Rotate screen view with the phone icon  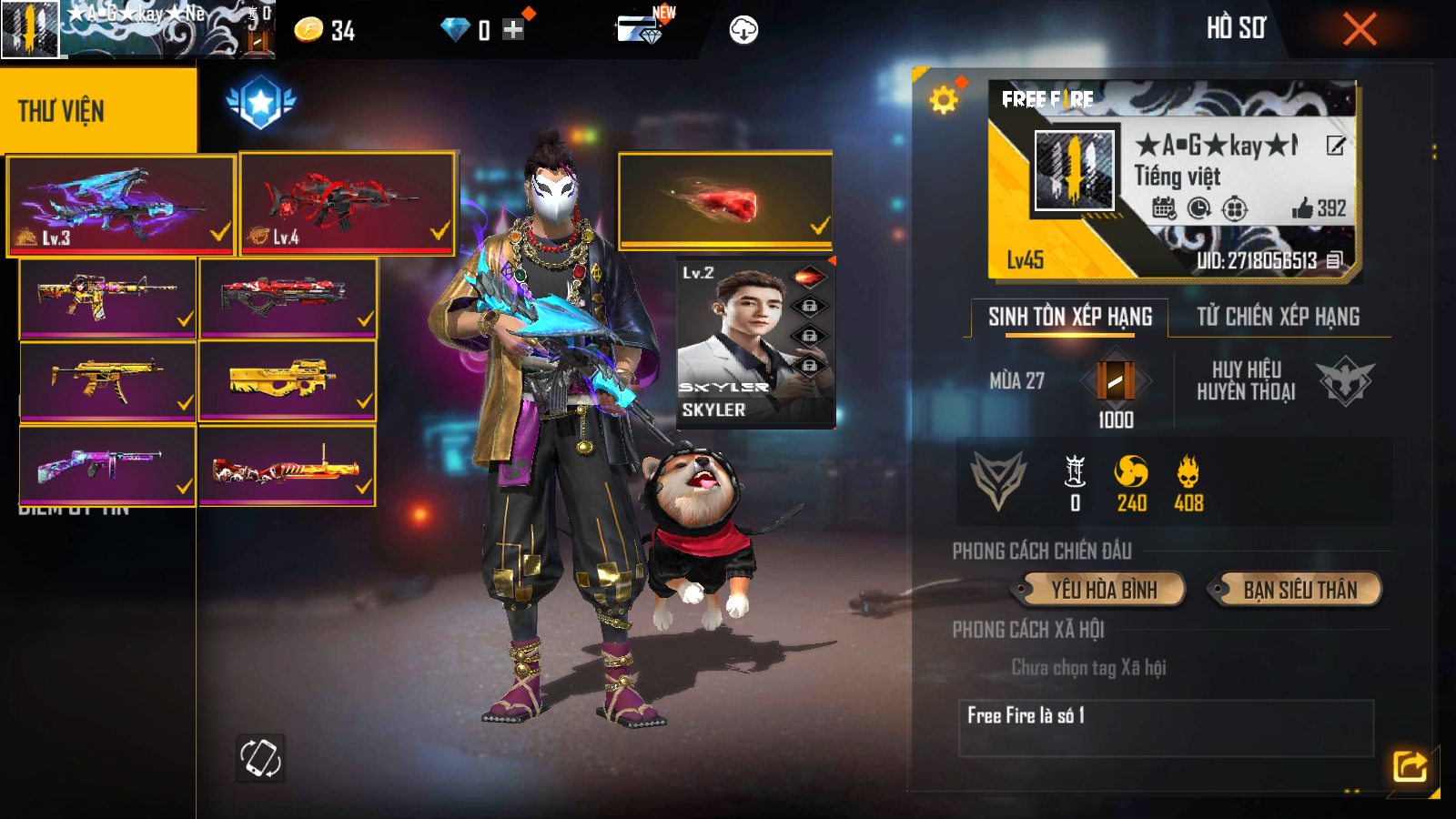click(x=260, y=758)
